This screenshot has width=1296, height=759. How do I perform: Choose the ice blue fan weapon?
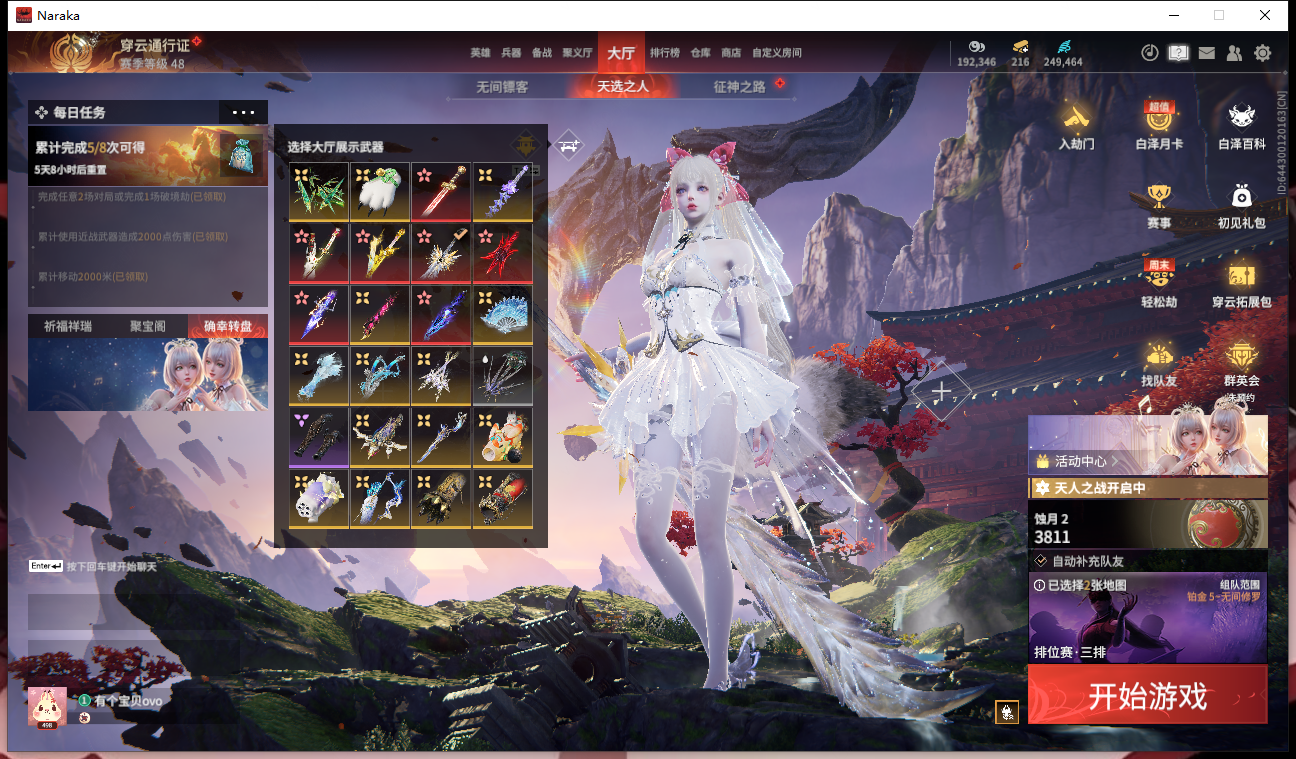[x=502, y=314]
